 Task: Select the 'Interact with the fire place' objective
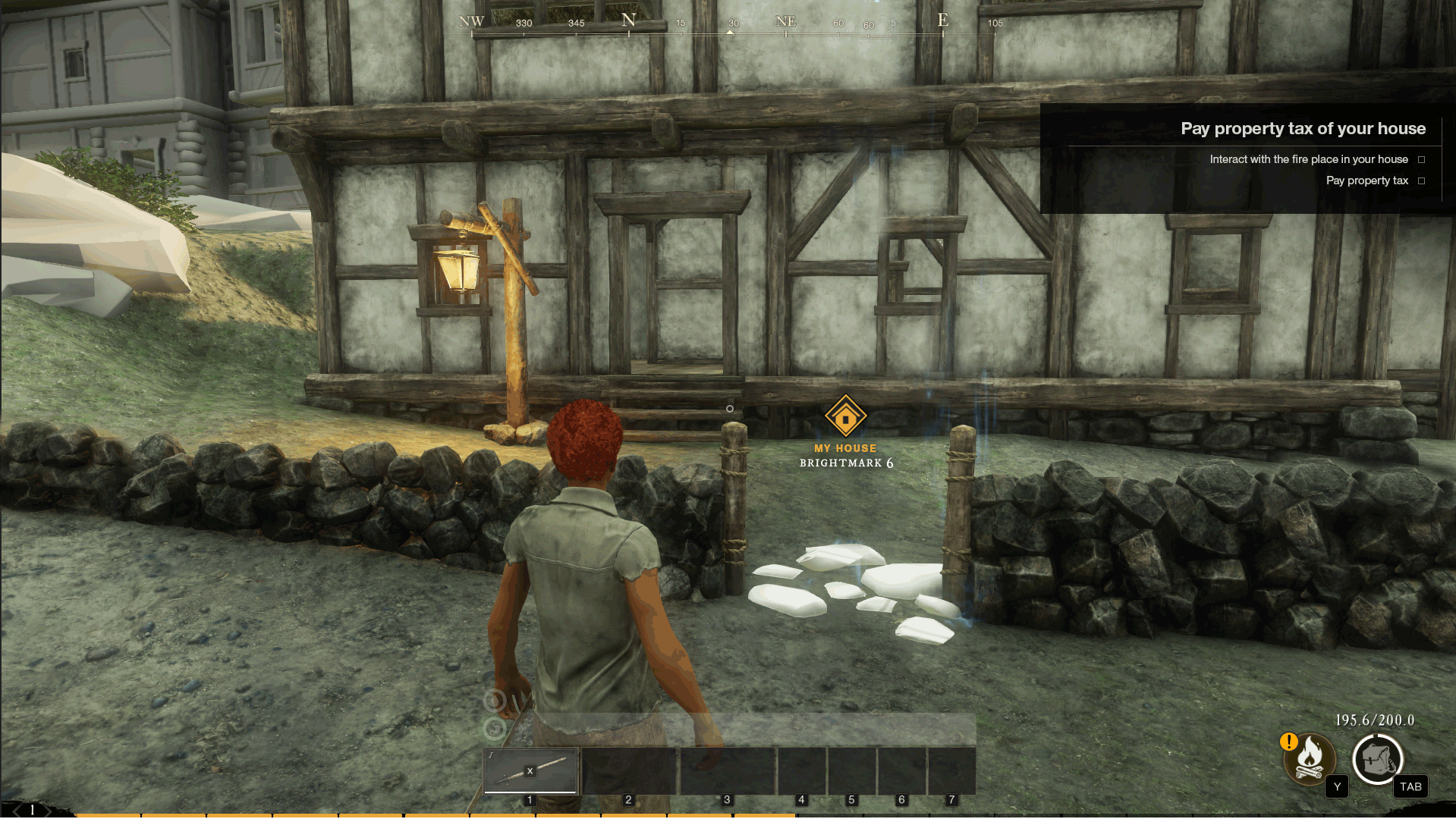click(x=1308, y=159)
